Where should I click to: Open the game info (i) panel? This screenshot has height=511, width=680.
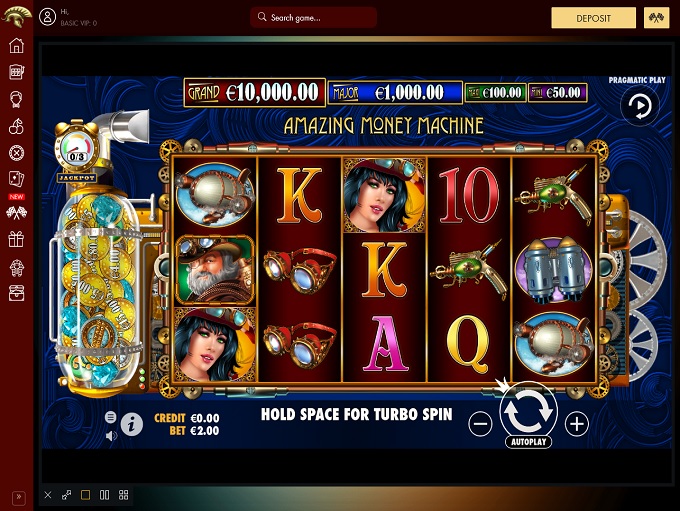pyautogui.click(x=132, y=425)
